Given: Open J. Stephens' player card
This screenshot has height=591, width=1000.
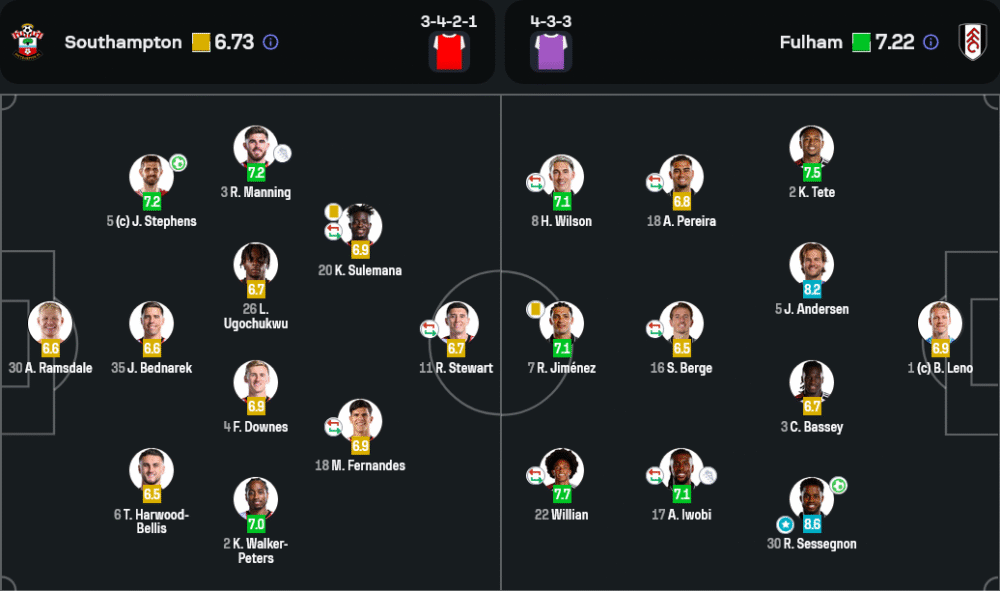Looking at the screenshot, I should [x=152, y=177].
